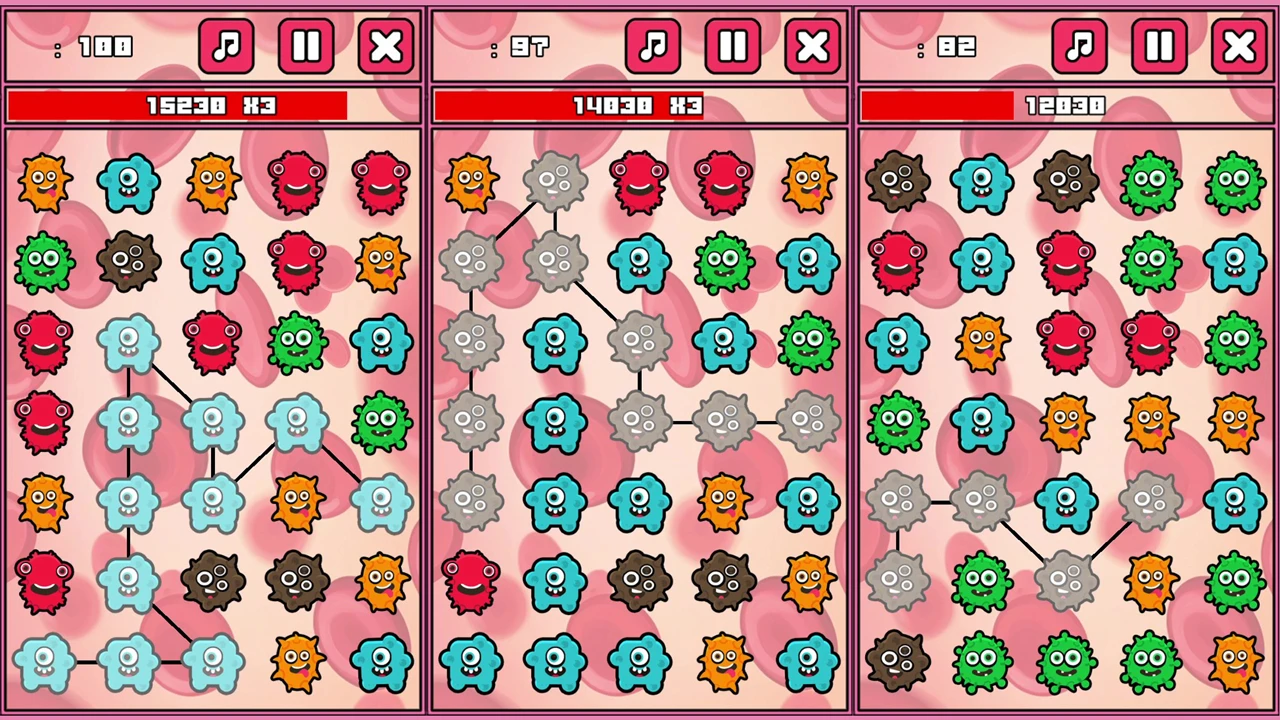Toggle the music note icon on the middle board
1280x720 pixels.
click(653, 46)
